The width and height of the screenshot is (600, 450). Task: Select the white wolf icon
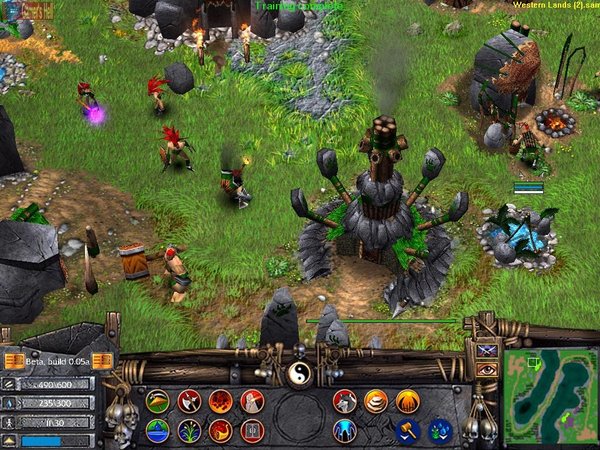pos(345,401)
